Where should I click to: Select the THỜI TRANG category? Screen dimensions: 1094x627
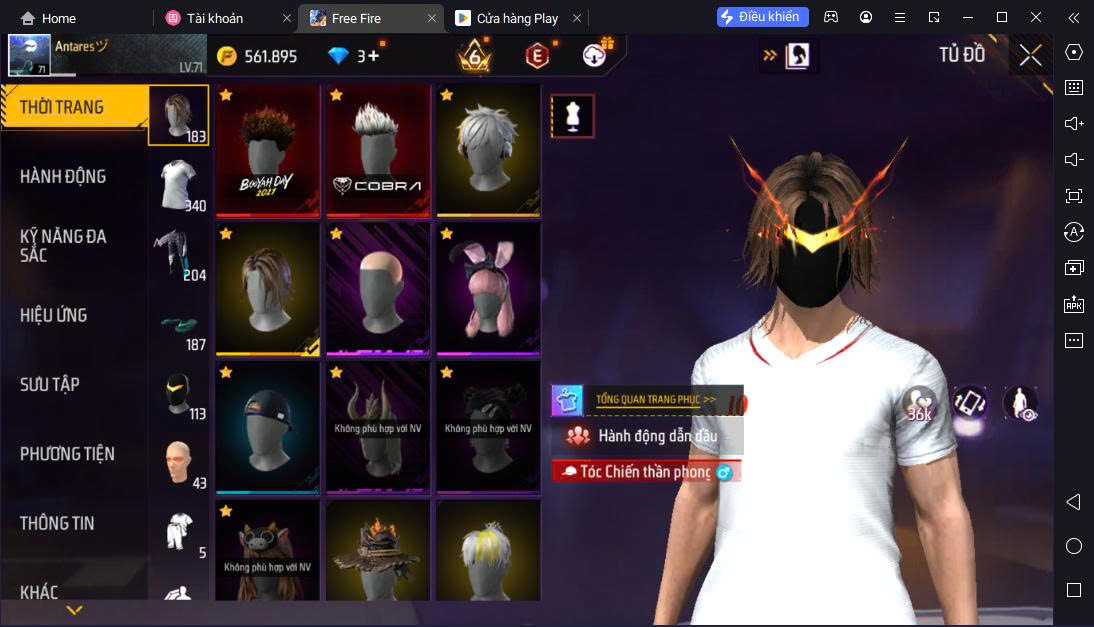point(62,108)
